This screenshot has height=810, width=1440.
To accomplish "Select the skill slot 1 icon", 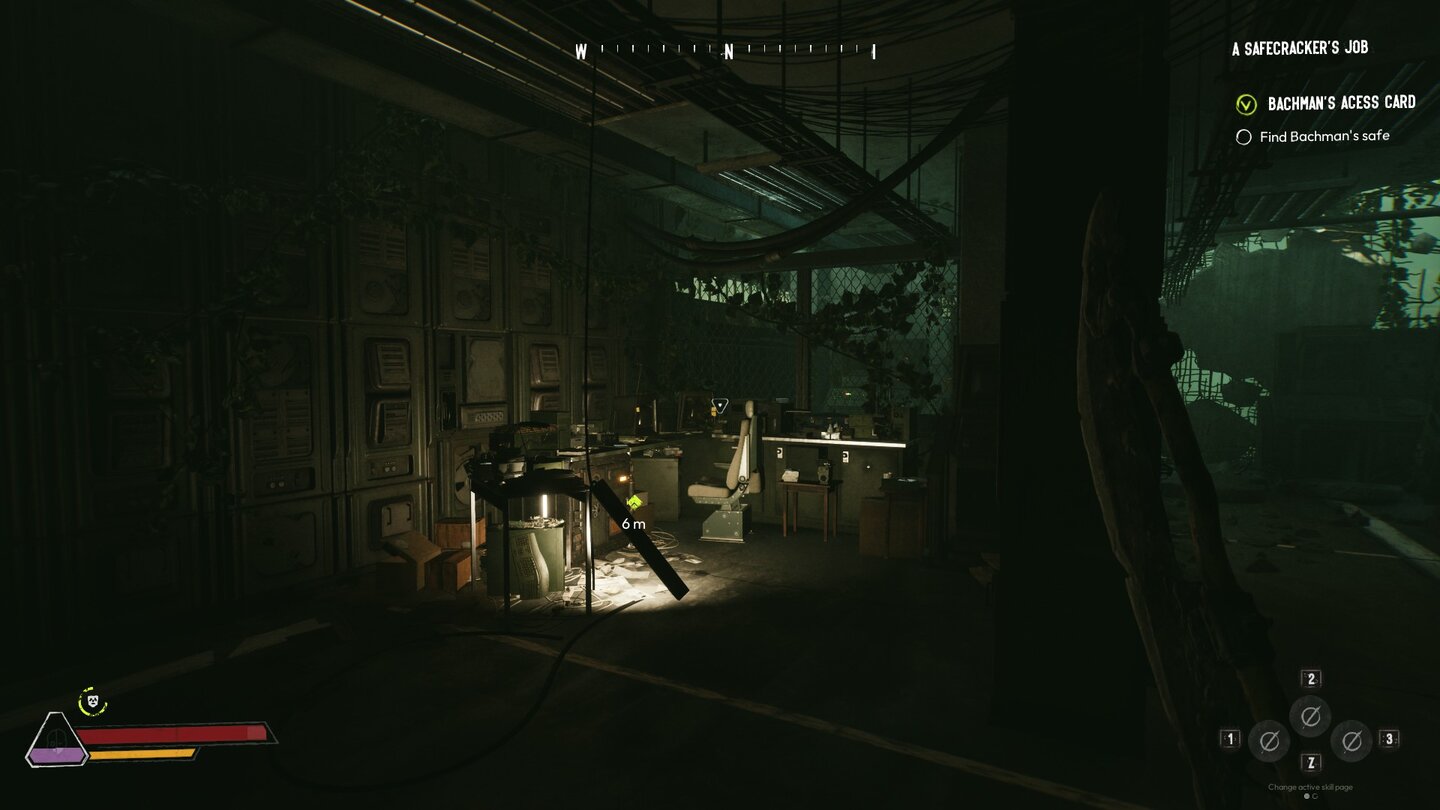I will tap(1269, 741).
